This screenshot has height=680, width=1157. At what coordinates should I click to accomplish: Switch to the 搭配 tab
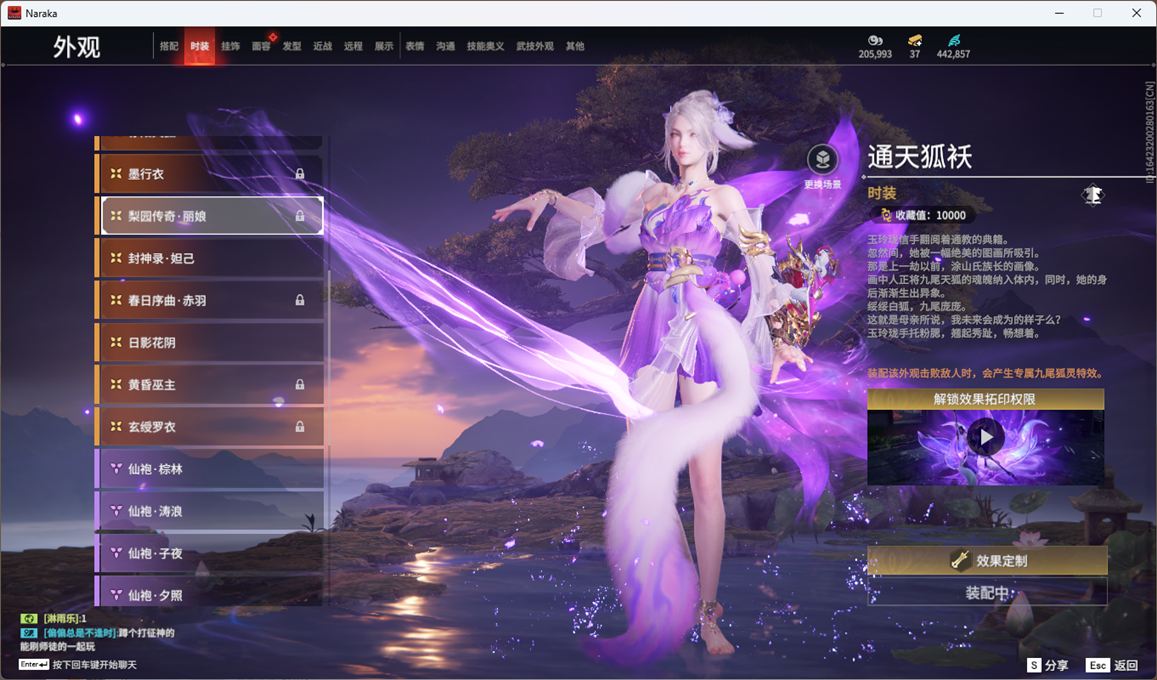click(x=169, y=46)
